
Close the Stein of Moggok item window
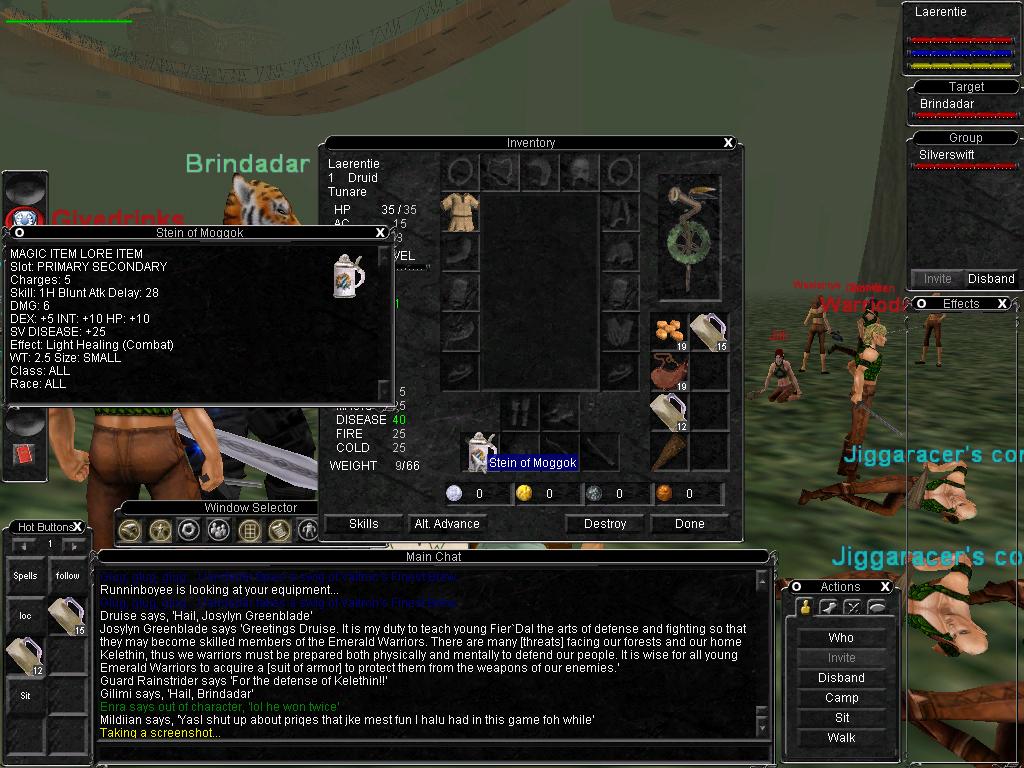(380, 232)
